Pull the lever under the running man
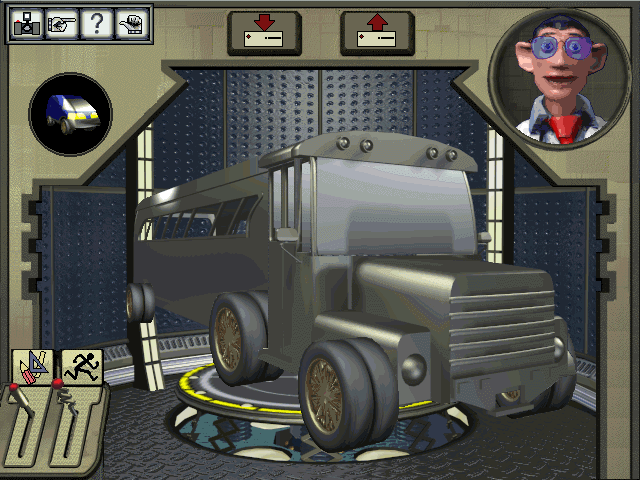This screenshot has width=640, height=480. point(74,420)
